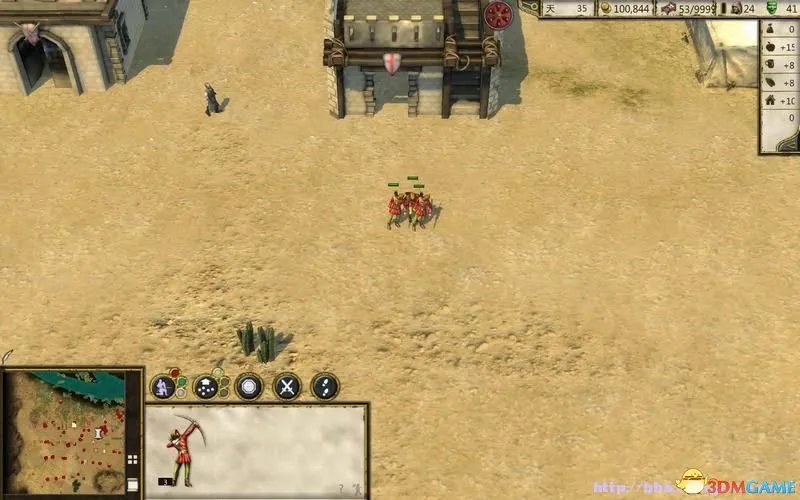Open the green popularity face indicator
Image resolution: width=800 pixels, height=500 pixels.
click(x=771, y=8)
